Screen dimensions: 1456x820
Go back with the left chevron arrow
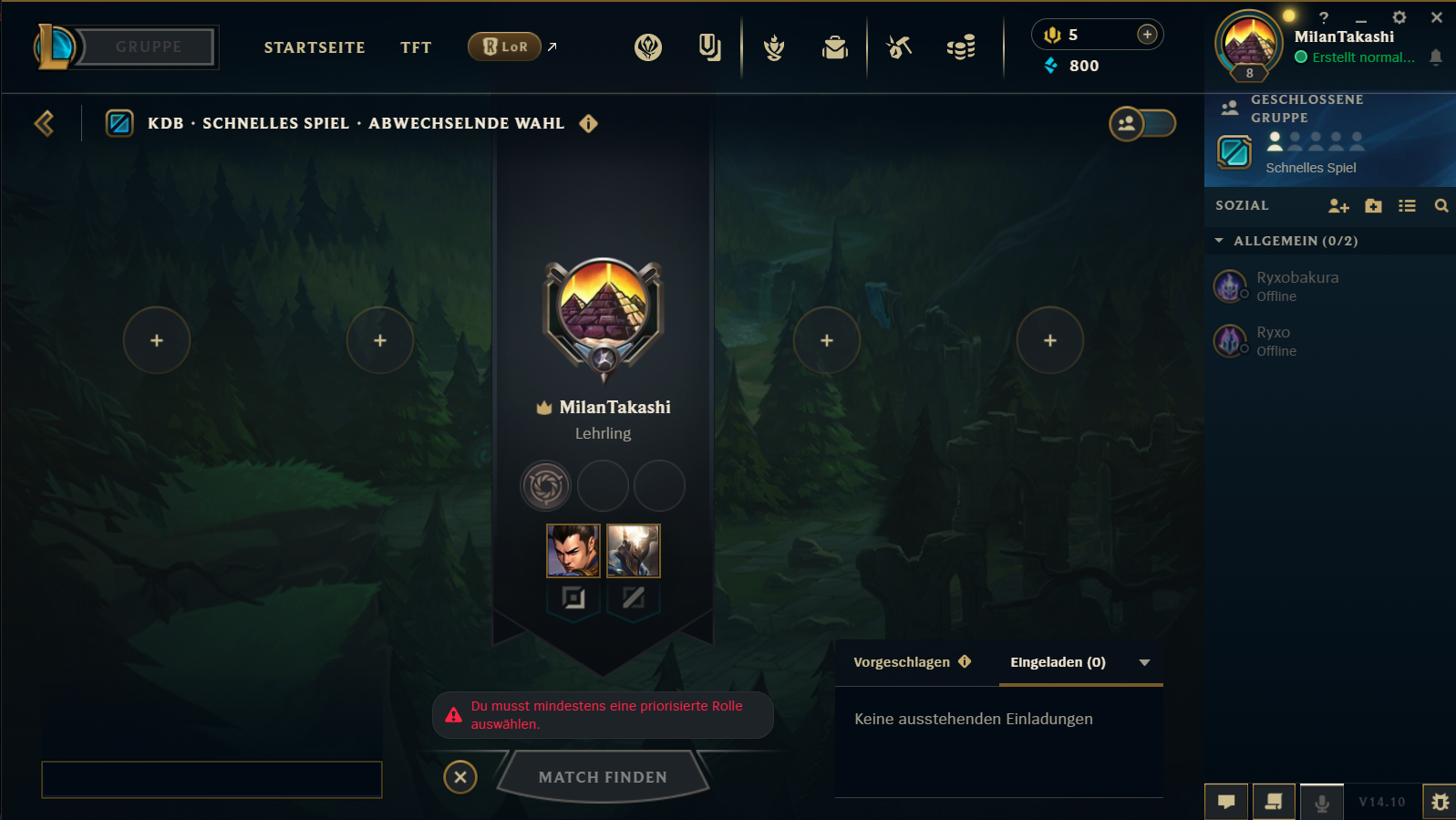click(43, 123)
